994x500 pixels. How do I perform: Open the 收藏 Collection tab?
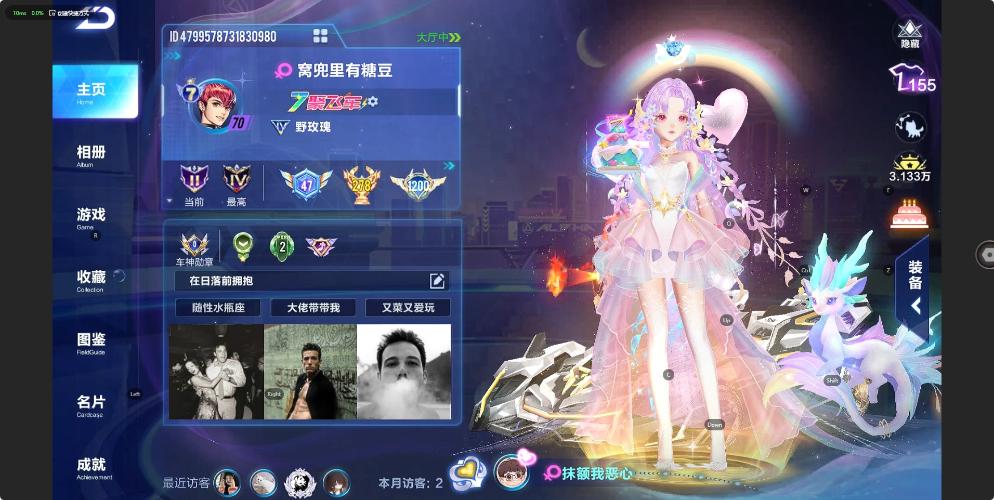[x=92, y=279]
